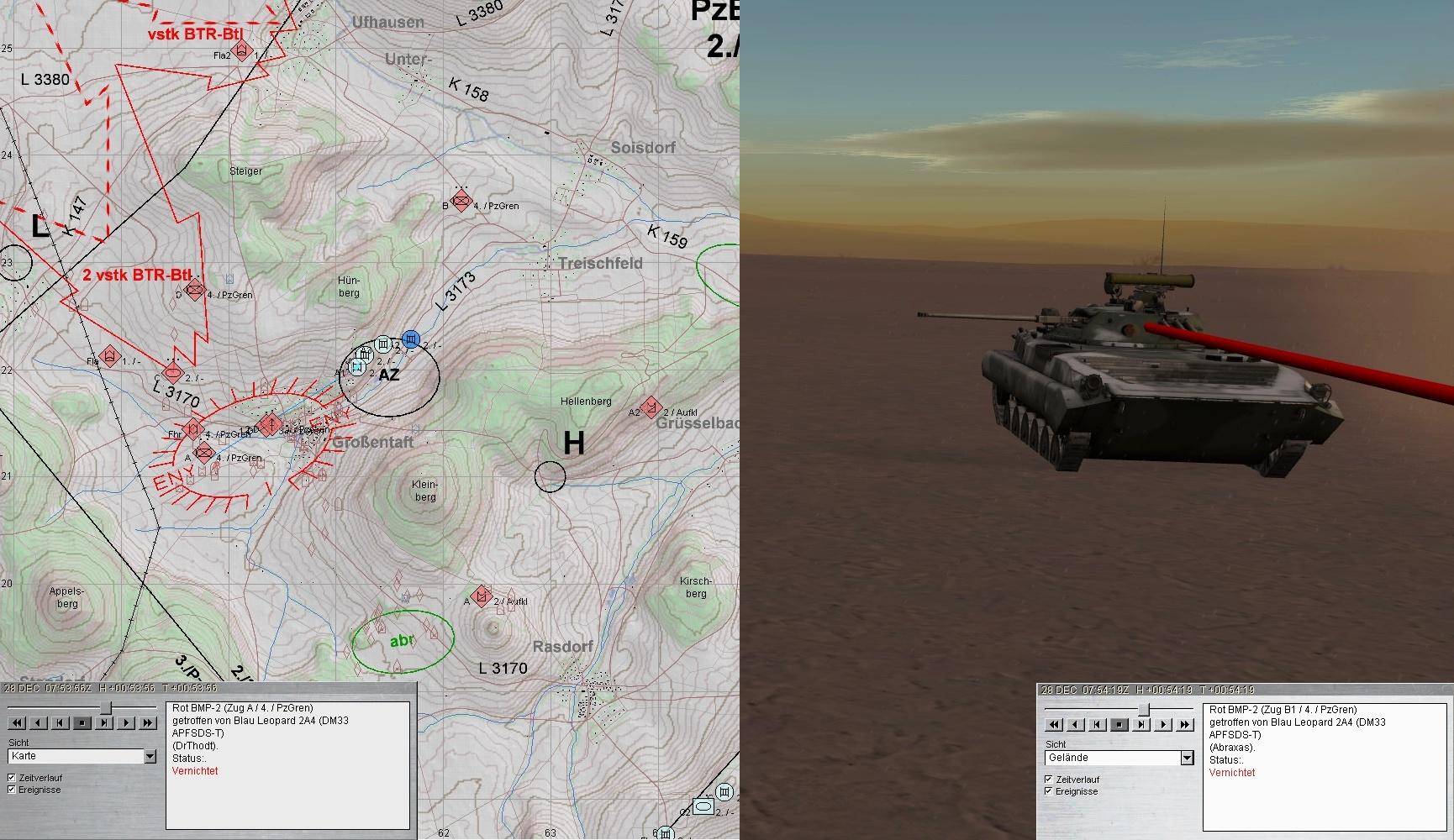Play forward in the Gelände replay panel
Image resolution: width=1454 pixels, height=840 pixels.
tap(1163, 724)
